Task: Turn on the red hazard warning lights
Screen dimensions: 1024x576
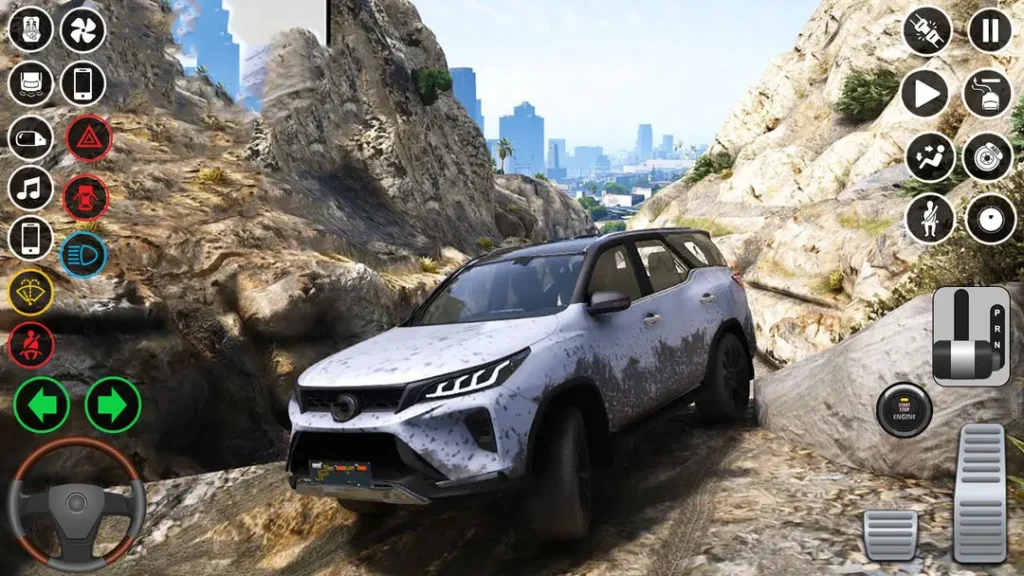Action: 89,138
